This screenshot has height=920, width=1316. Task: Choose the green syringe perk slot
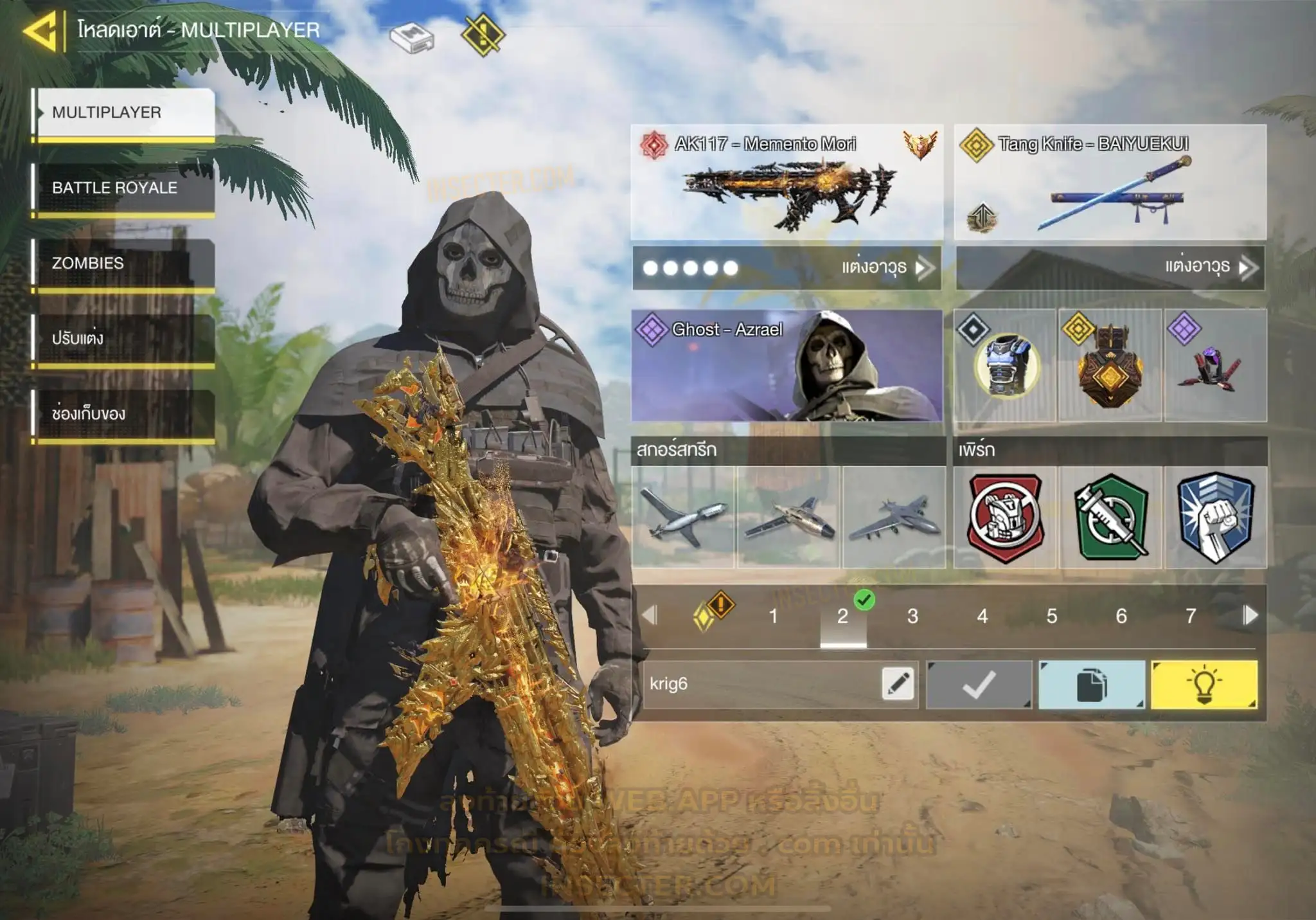(1110, 517)
